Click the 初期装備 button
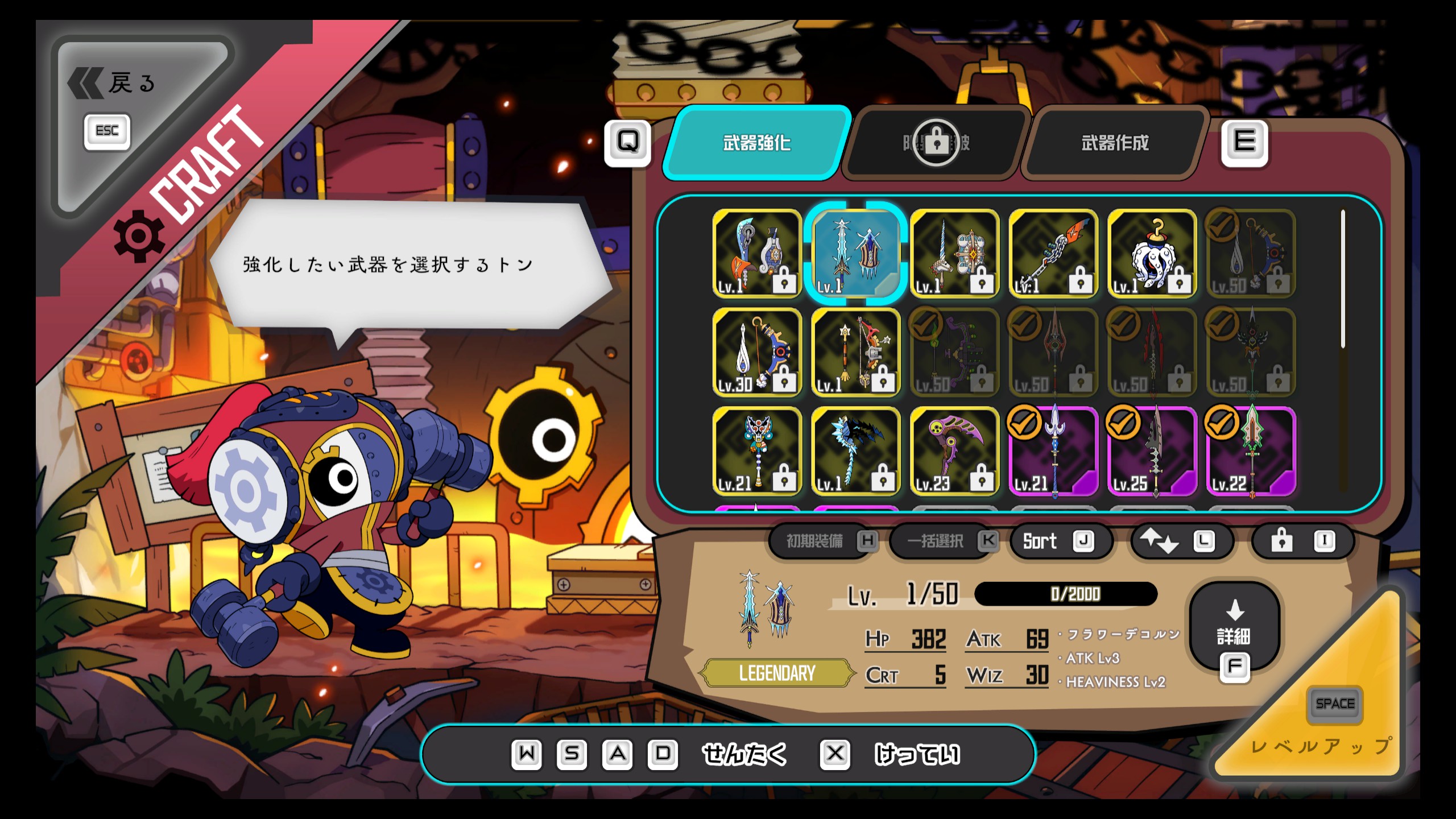 pyautogui.click(x=822, y=541)
